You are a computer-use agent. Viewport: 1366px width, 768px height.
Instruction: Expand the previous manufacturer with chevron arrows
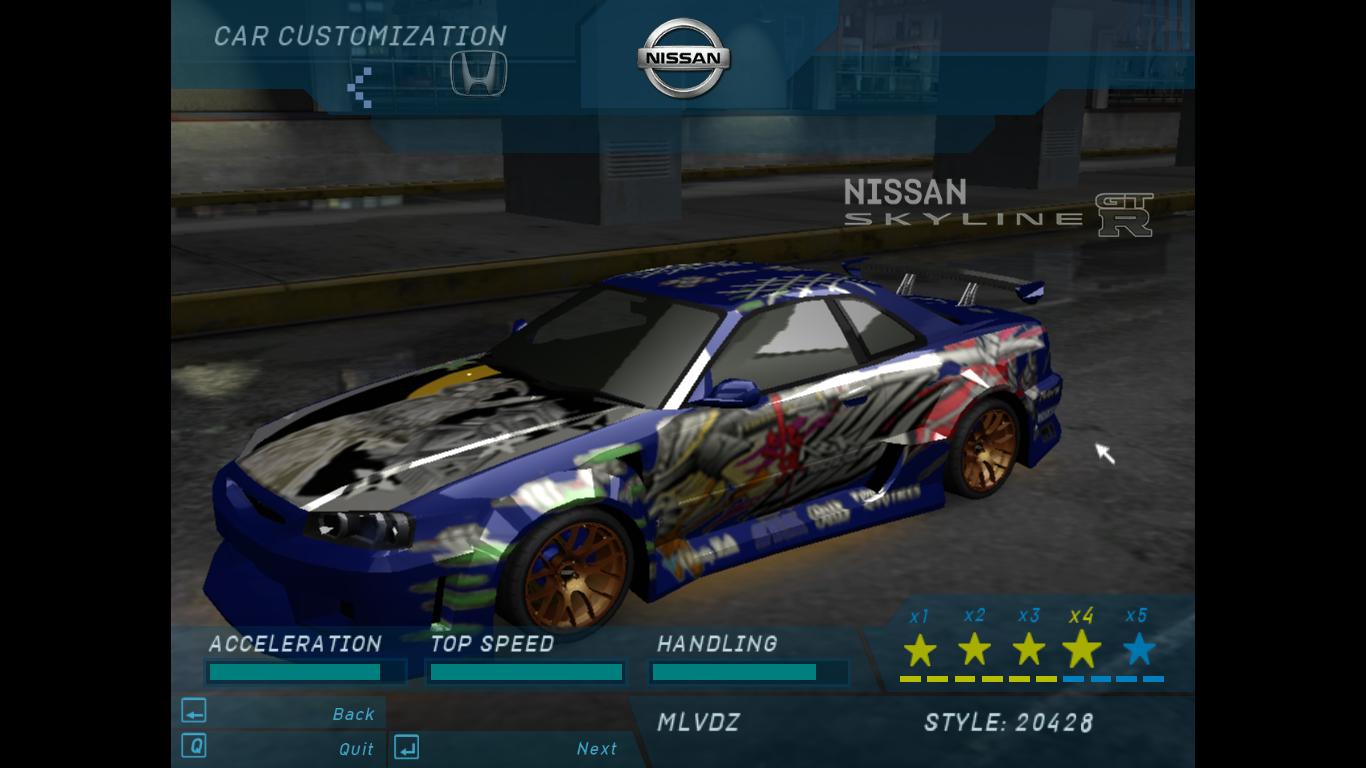coord(357,86)
